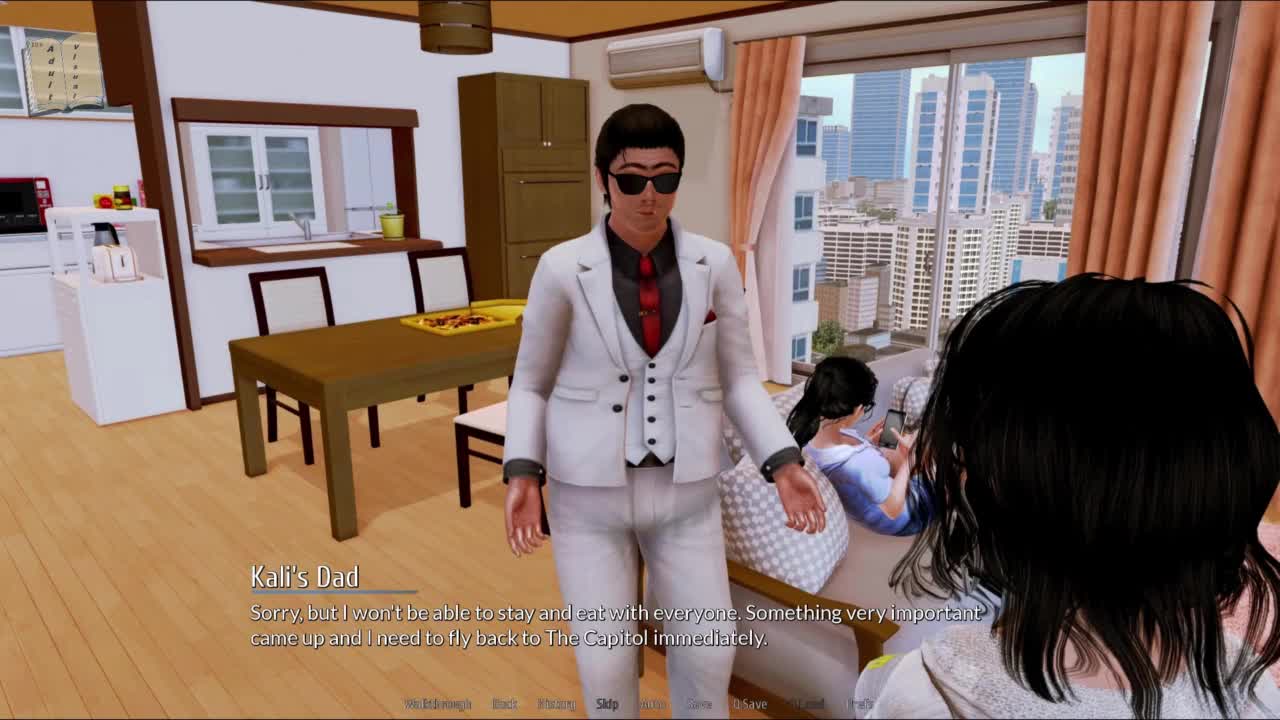1280x720 pixels.
Task: Activate Skip to fast-forward dialogue
Action: point(607,704)
